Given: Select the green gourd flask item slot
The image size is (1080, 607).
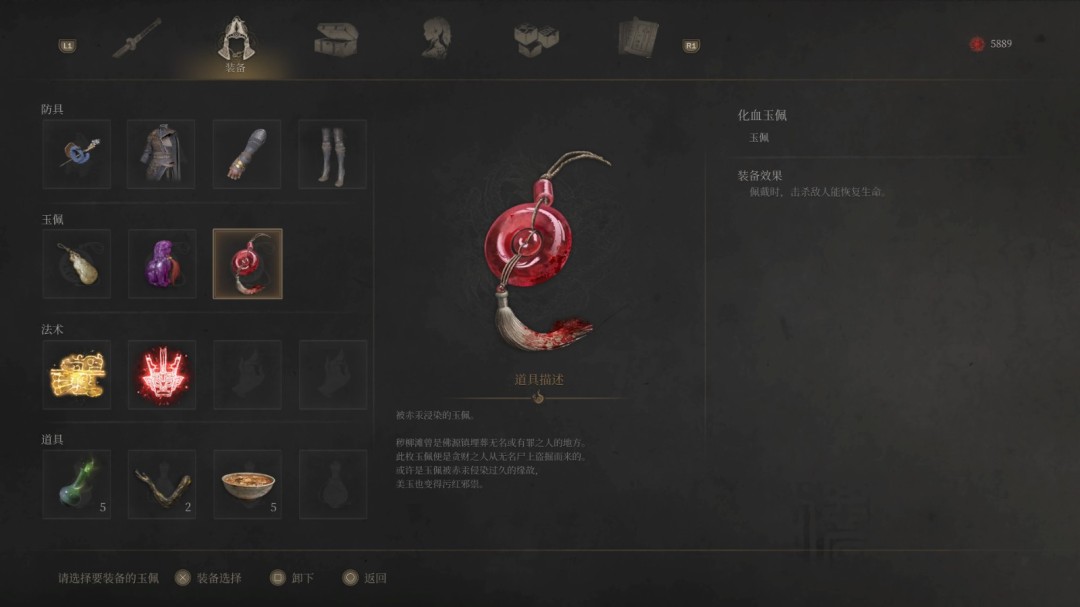Looking at the screenshot, I should click(76, 484).
